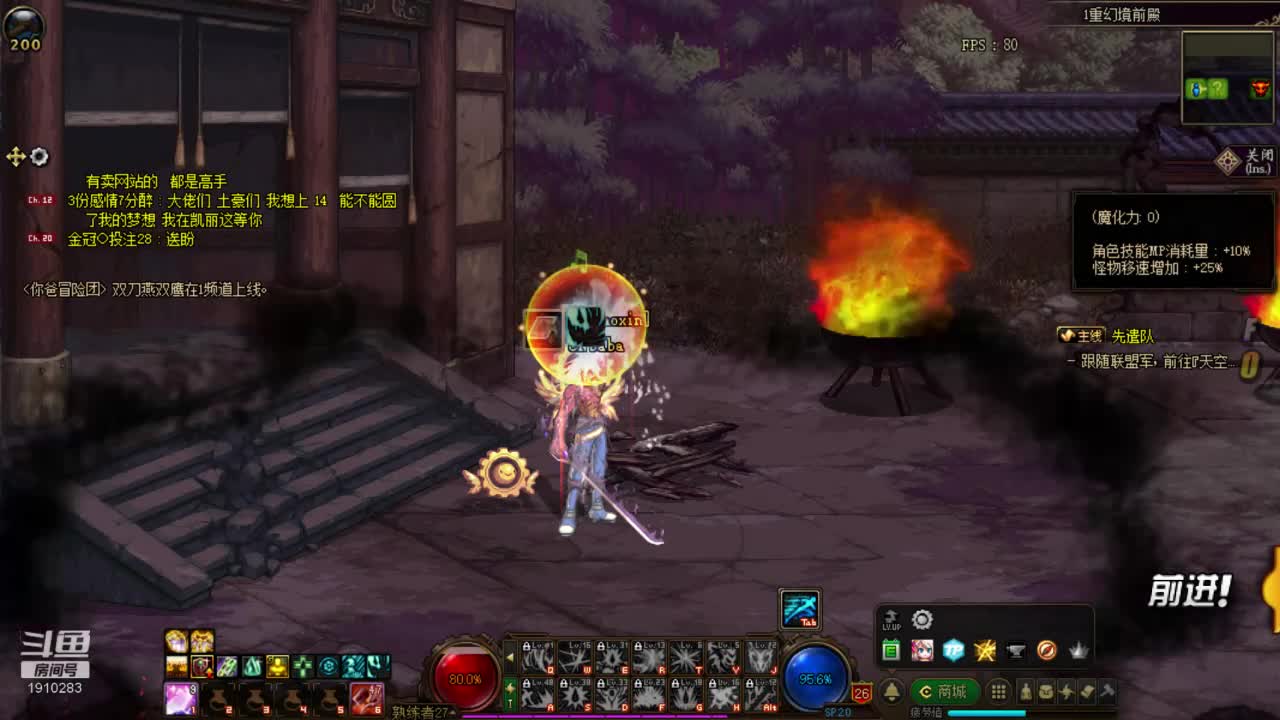Image resolution: width=1280 pixels, height=720 pixels.
Task: Click the chat settings gear icon
Action: [39, 157]
